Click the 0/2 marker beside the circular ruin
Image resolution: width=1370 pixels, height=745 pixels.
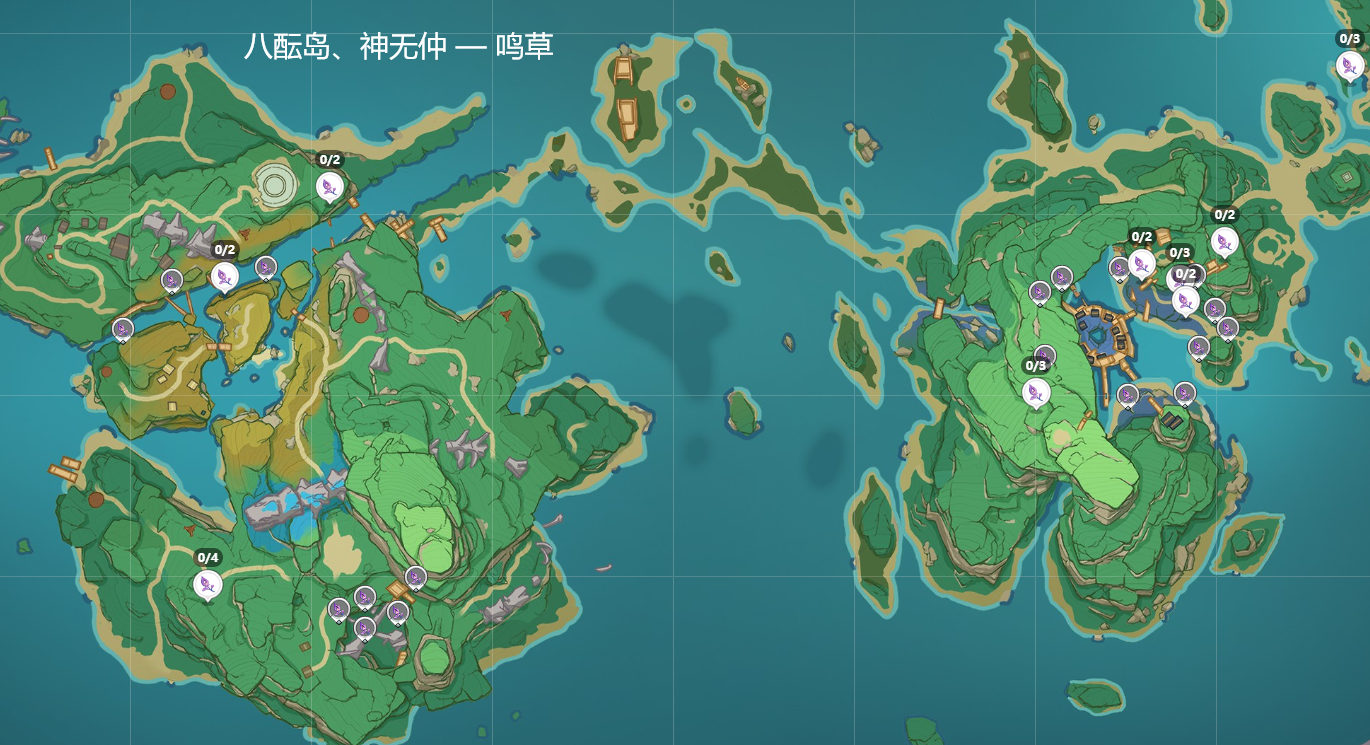click(x=329, y=186)
